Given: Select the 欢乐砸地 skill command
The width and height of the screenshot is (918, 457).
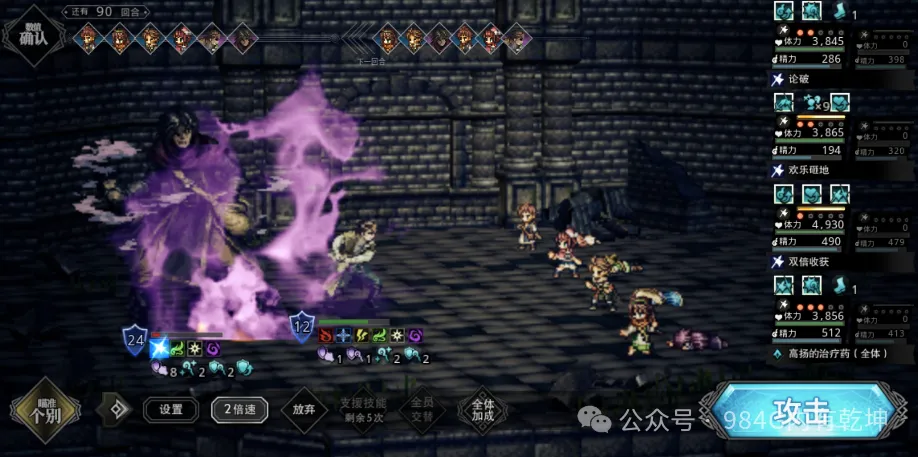Looking at the screenshot, I should pyautogui.click(x=812, y=171).
